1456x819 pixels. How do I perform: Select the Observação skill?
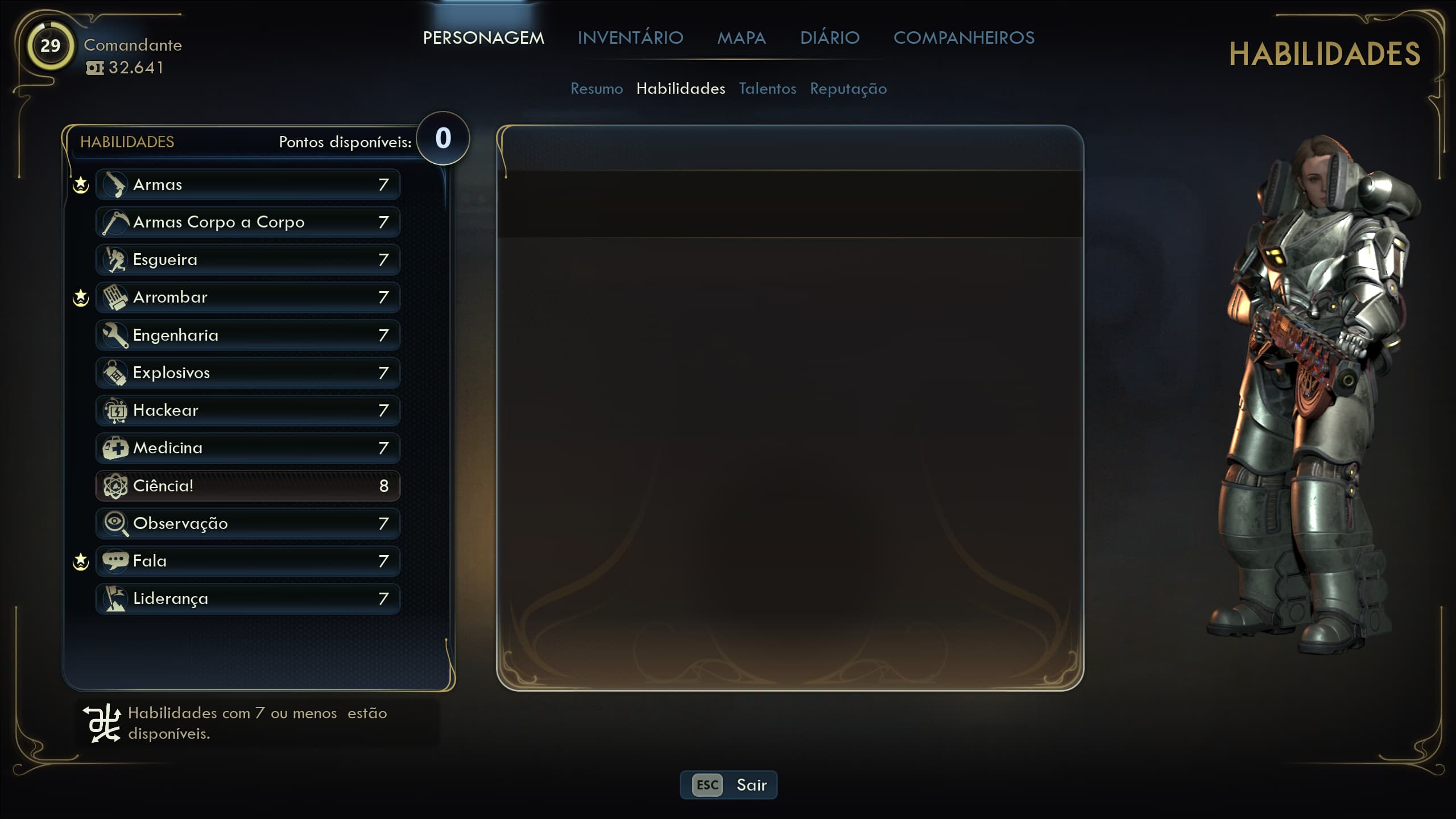(248, 523)
